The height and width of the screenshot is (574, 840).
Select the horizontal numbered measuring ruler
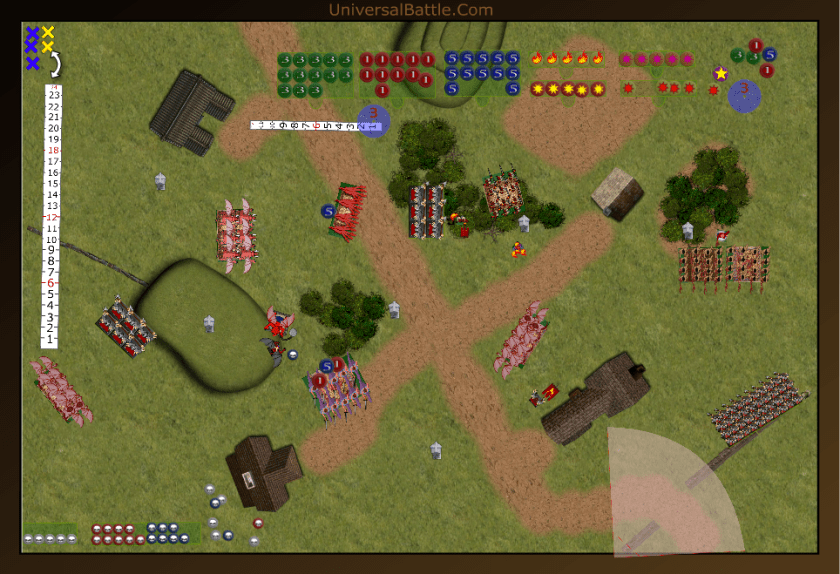tap(305, 125)
